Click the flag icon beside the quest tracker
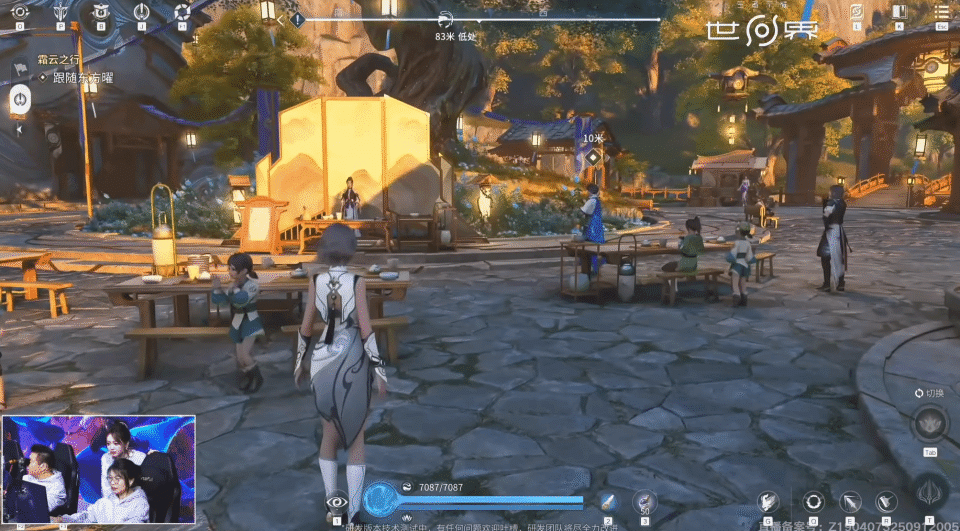This screenshot has width=960, height=531. [19, 70]
